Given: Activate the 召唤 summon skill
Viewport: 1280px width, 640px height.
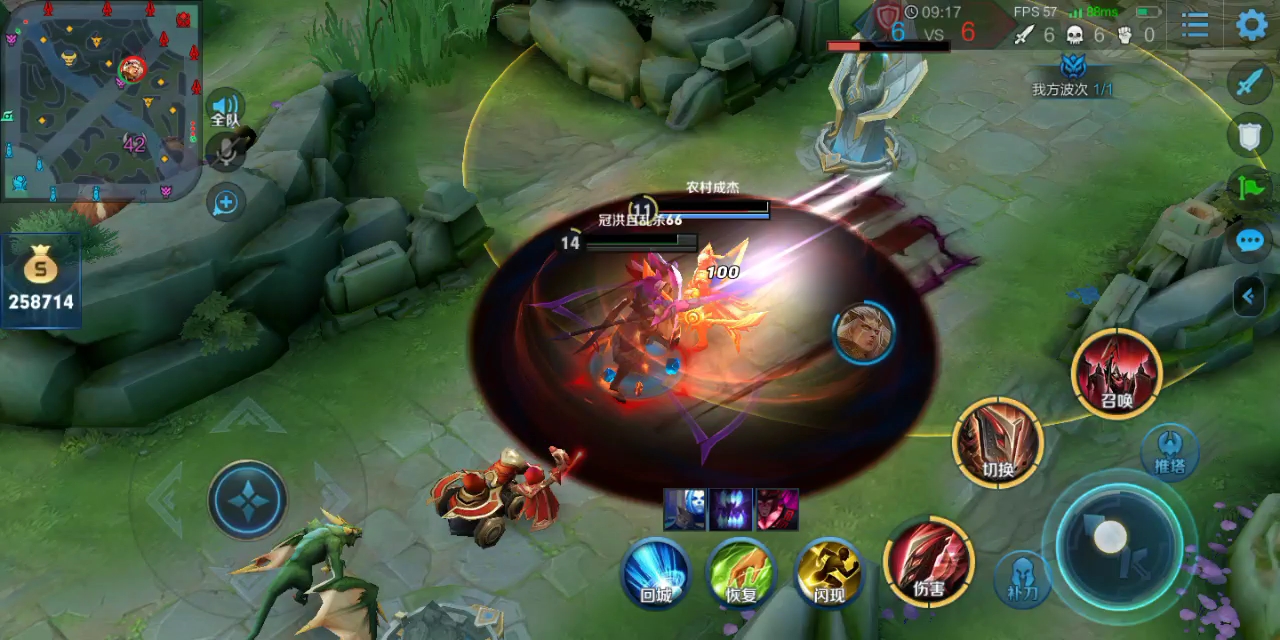Looking at the screenshot, I should pos(1116,374).
